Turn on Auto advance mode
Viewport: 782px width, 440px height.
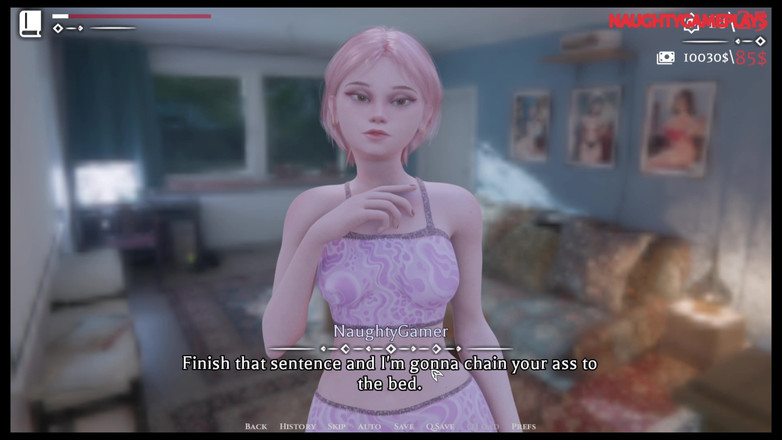click(x=369, y=427)
